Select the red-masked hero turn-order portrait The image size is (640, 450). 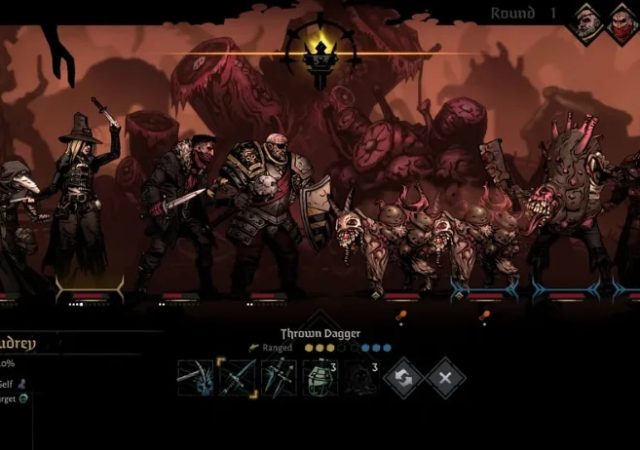(x=622, y=22)
